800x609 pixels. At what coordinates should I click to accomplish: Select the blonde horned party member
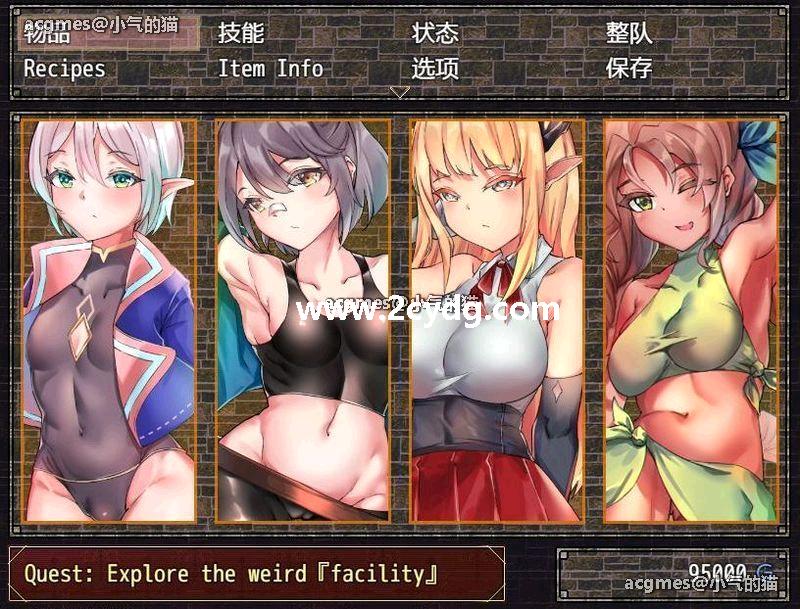tap(497, 320)
